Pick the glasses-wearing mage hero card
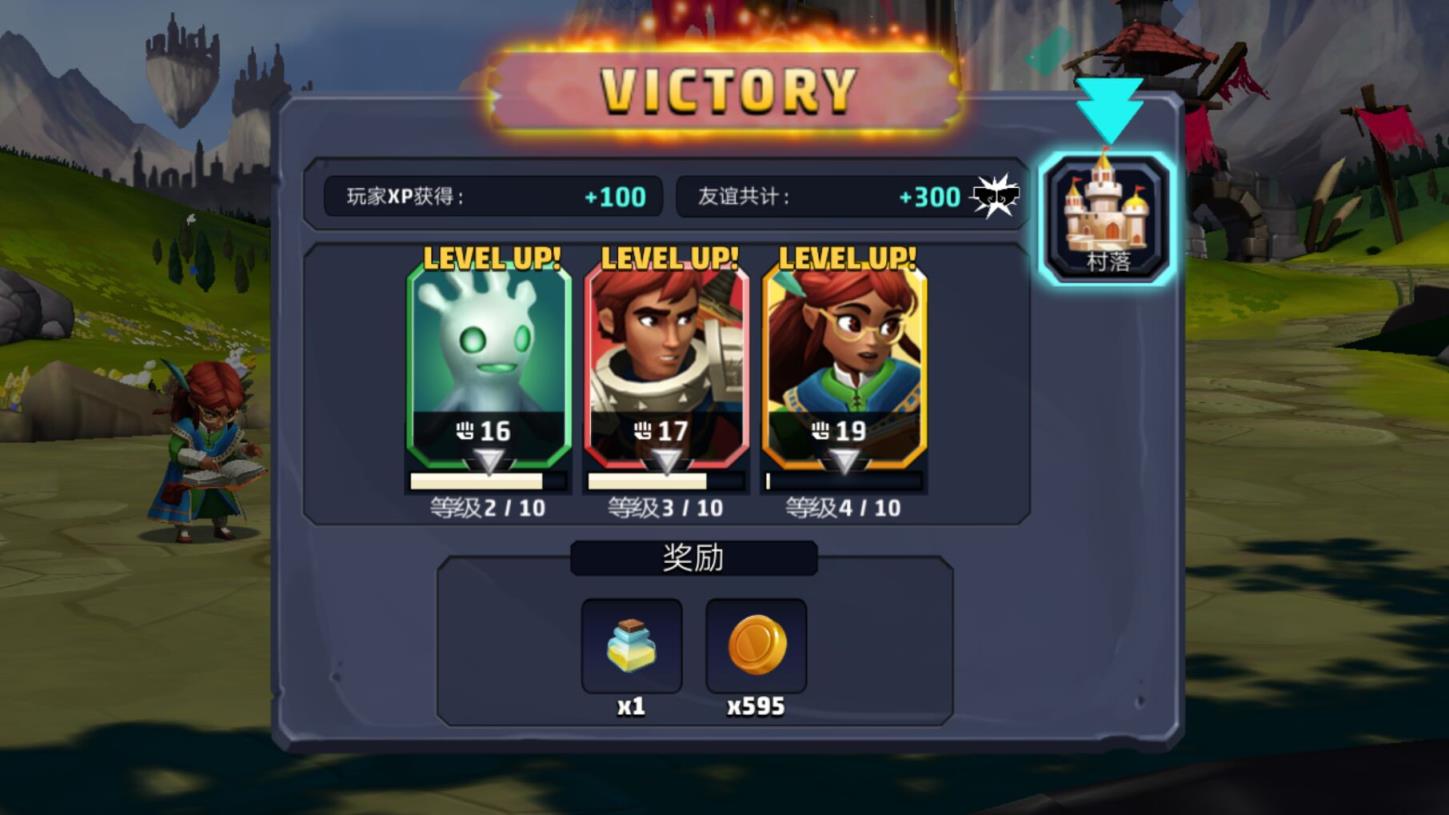The image size is (1449, 815). pyautogui.click(x=845, y=366)
